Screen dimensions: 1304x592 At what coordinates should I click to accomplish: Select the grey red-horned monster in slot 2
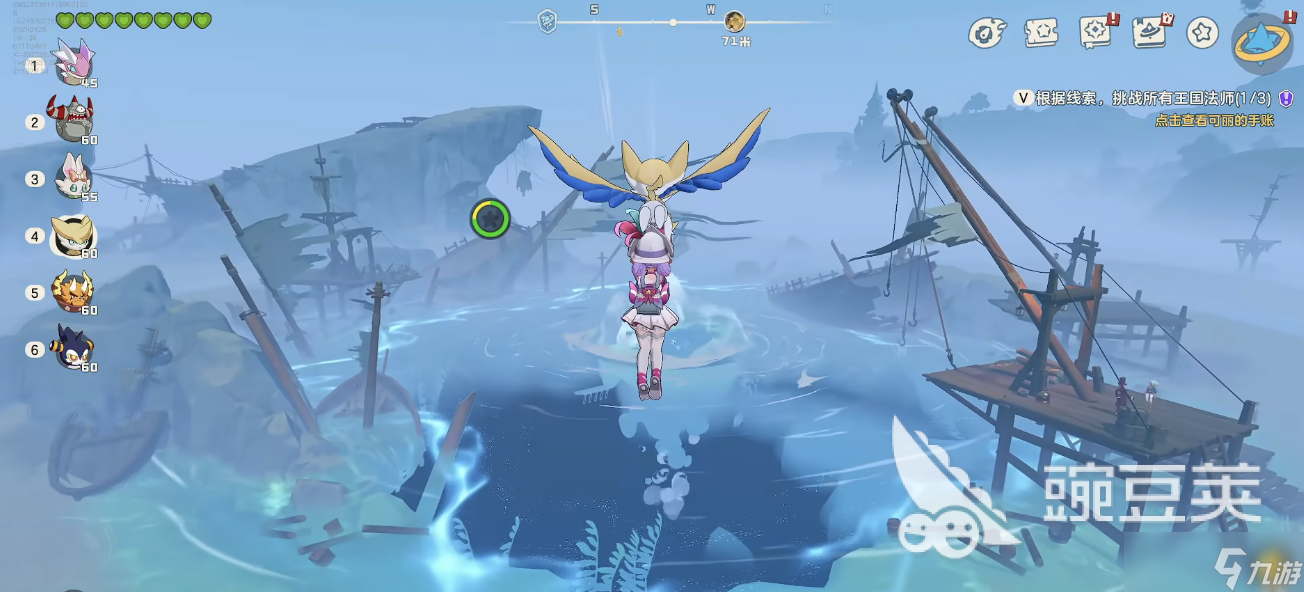click(73, 119)
